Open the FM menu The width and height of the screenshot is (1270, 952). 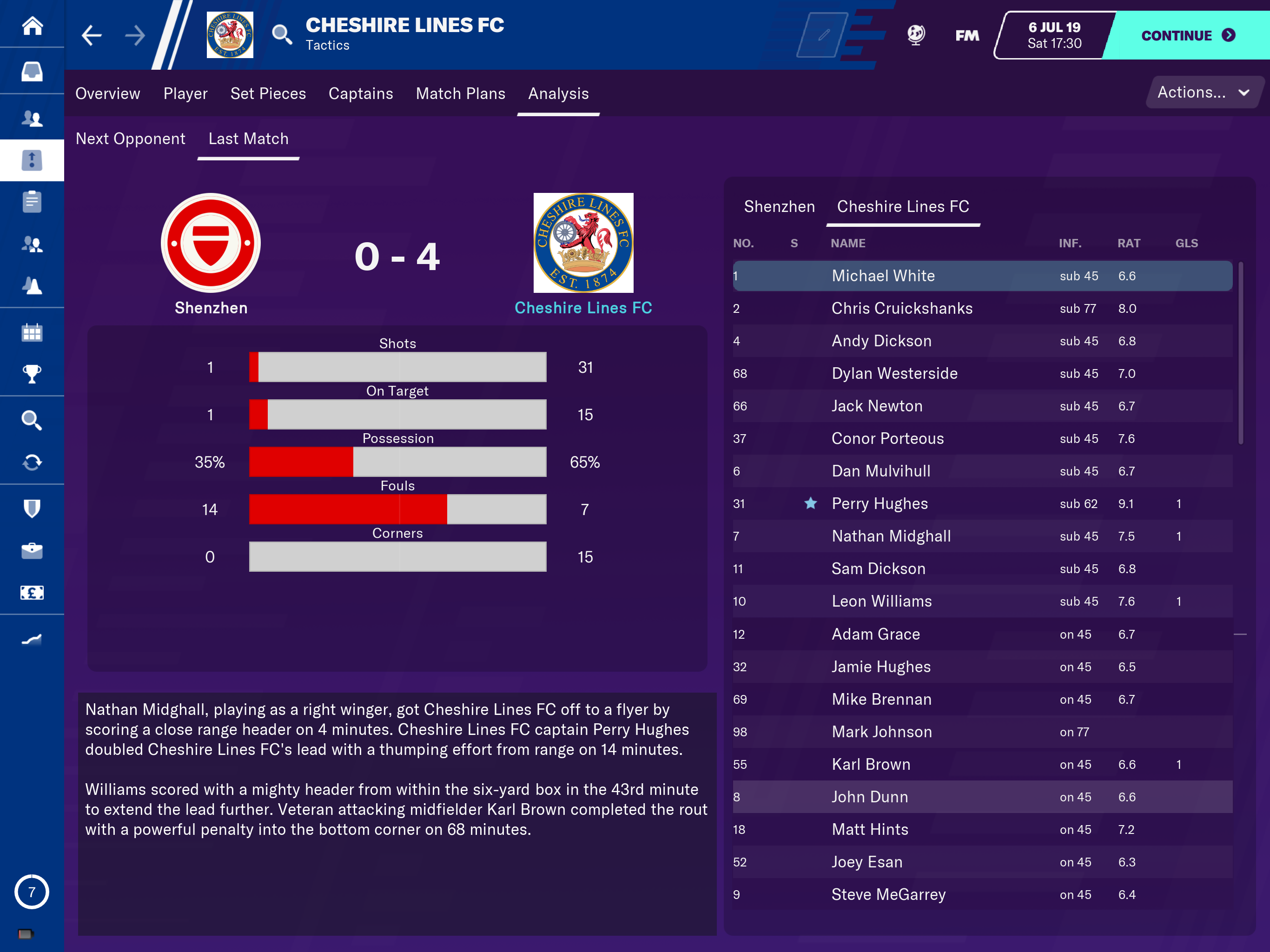[x=967, y=36]
